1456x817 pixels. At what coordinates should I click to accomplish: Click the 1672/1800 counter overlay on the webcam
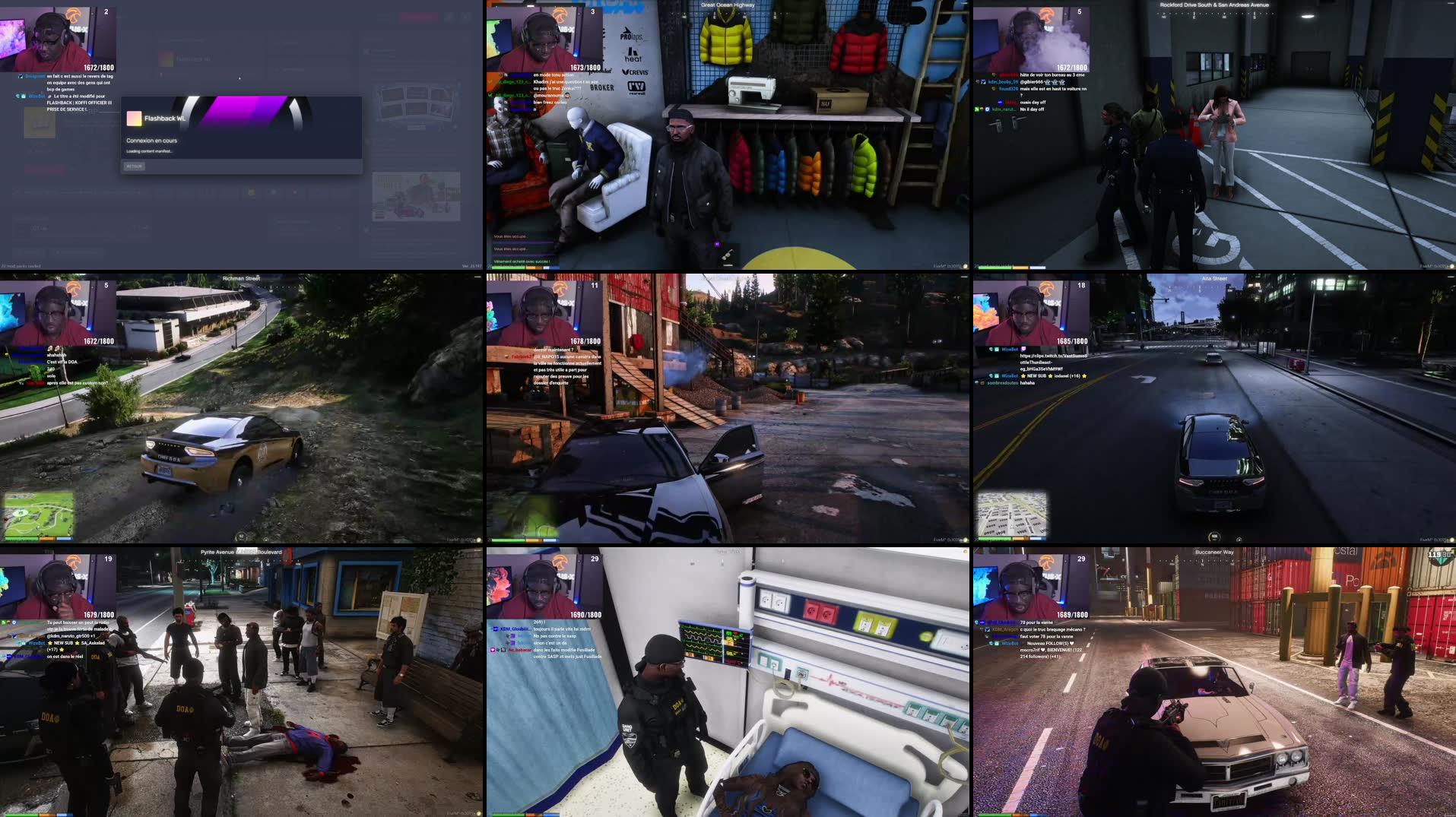point(90,67)
